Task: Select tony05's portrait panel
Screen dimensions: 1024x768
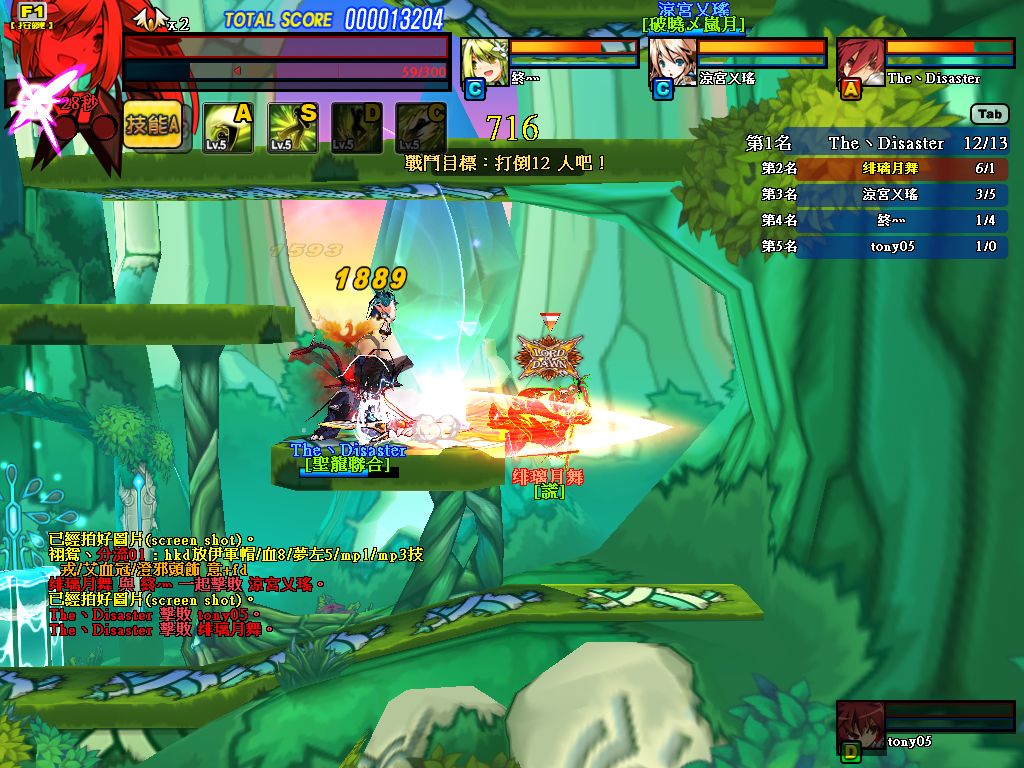Action: [860, 724]
